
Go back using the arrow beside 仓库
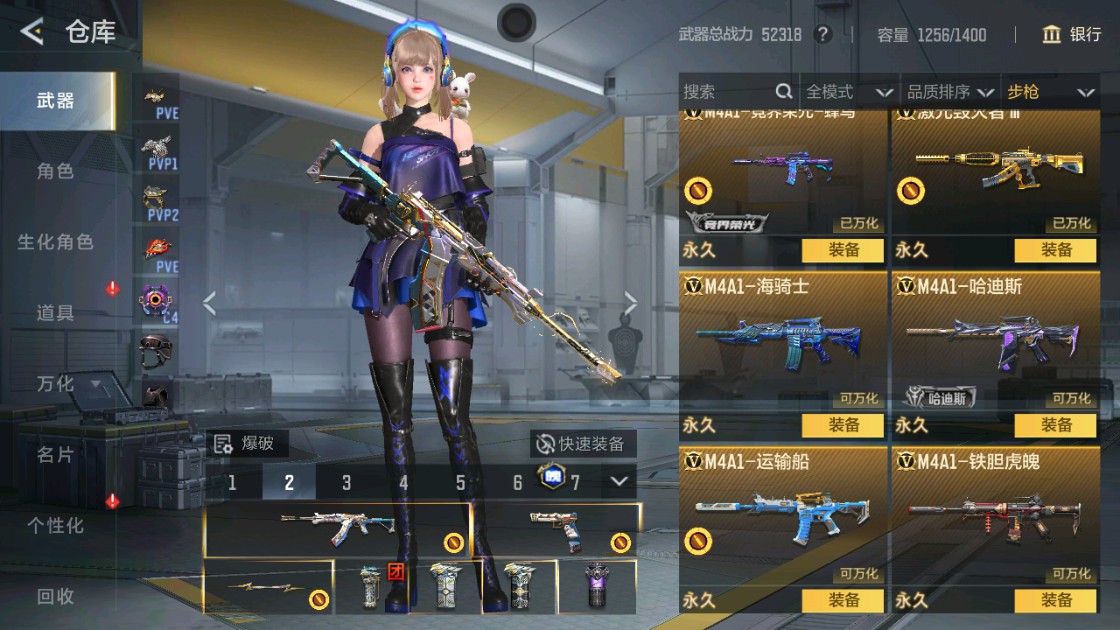pyautogui.click(x=32, y=33)
